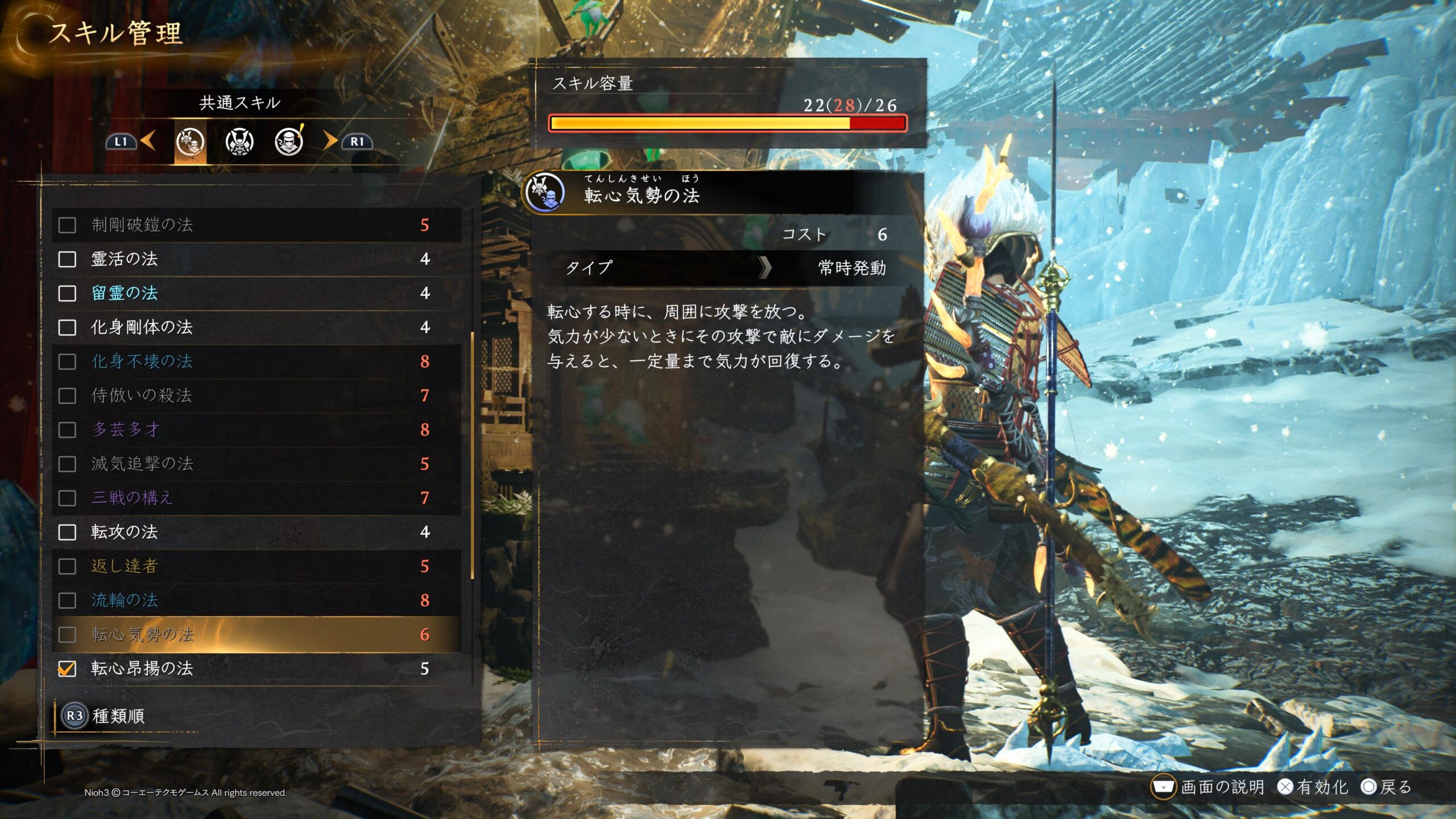Tick the 転攻の法 checkbox
This screenshot has width=1456, height=819.
coord(67,532)
